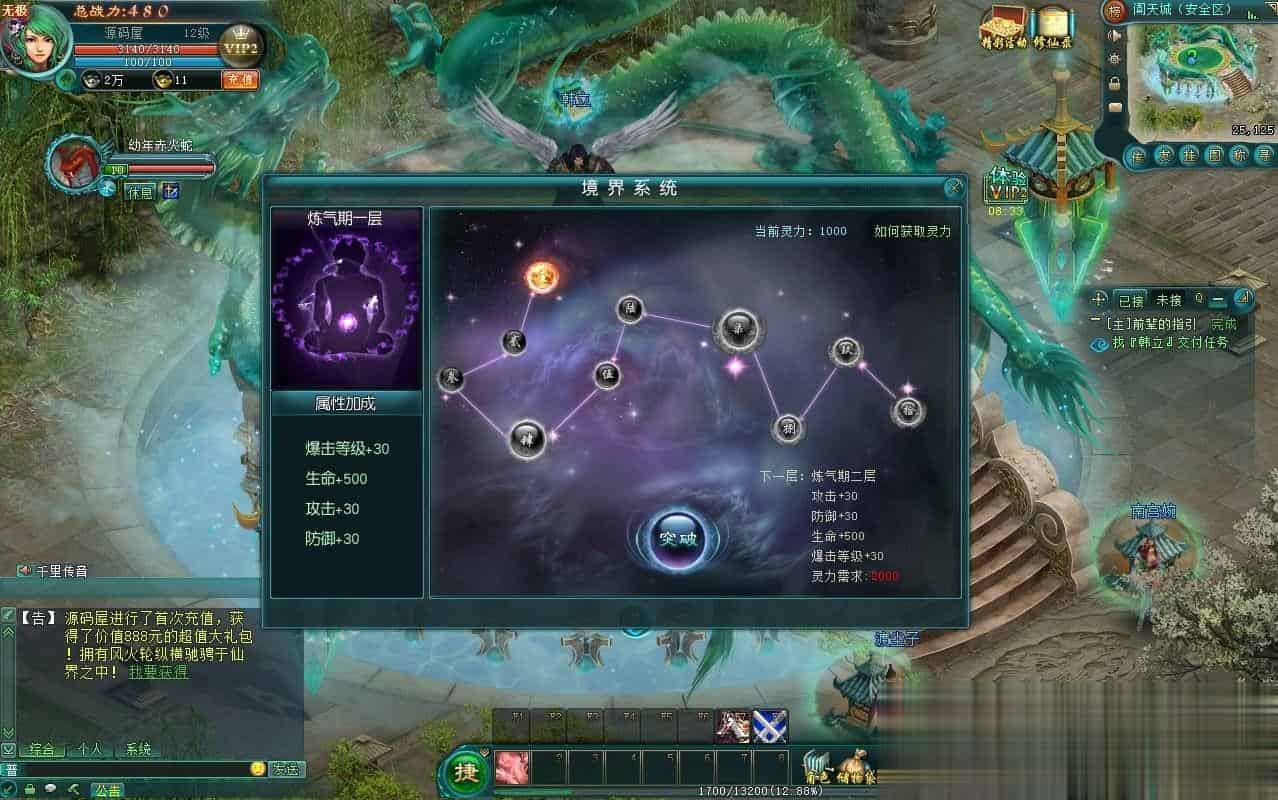Open the 如何获取灵力 help link
The width and height of the screenshot is (1278, 800).
coord(911,231)
